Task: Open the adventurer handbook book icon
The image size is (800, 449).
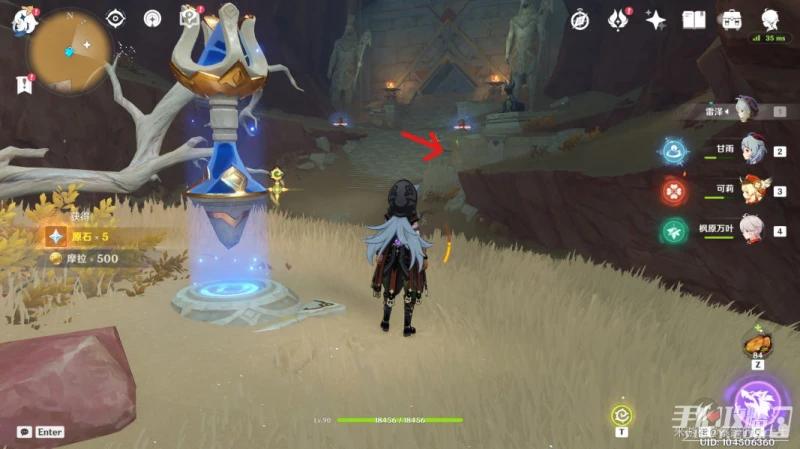Action: tap(694, 19)
